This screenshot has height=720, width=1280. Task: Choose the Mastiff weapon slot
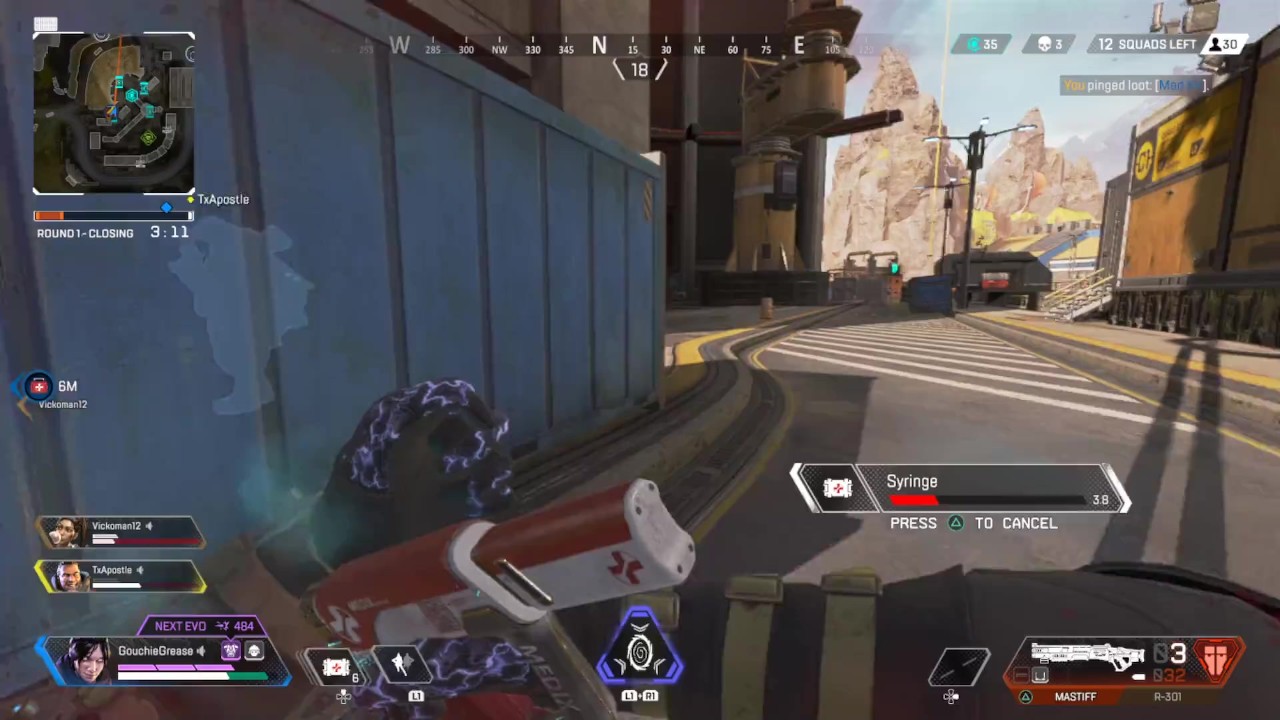pos(1075,696)
